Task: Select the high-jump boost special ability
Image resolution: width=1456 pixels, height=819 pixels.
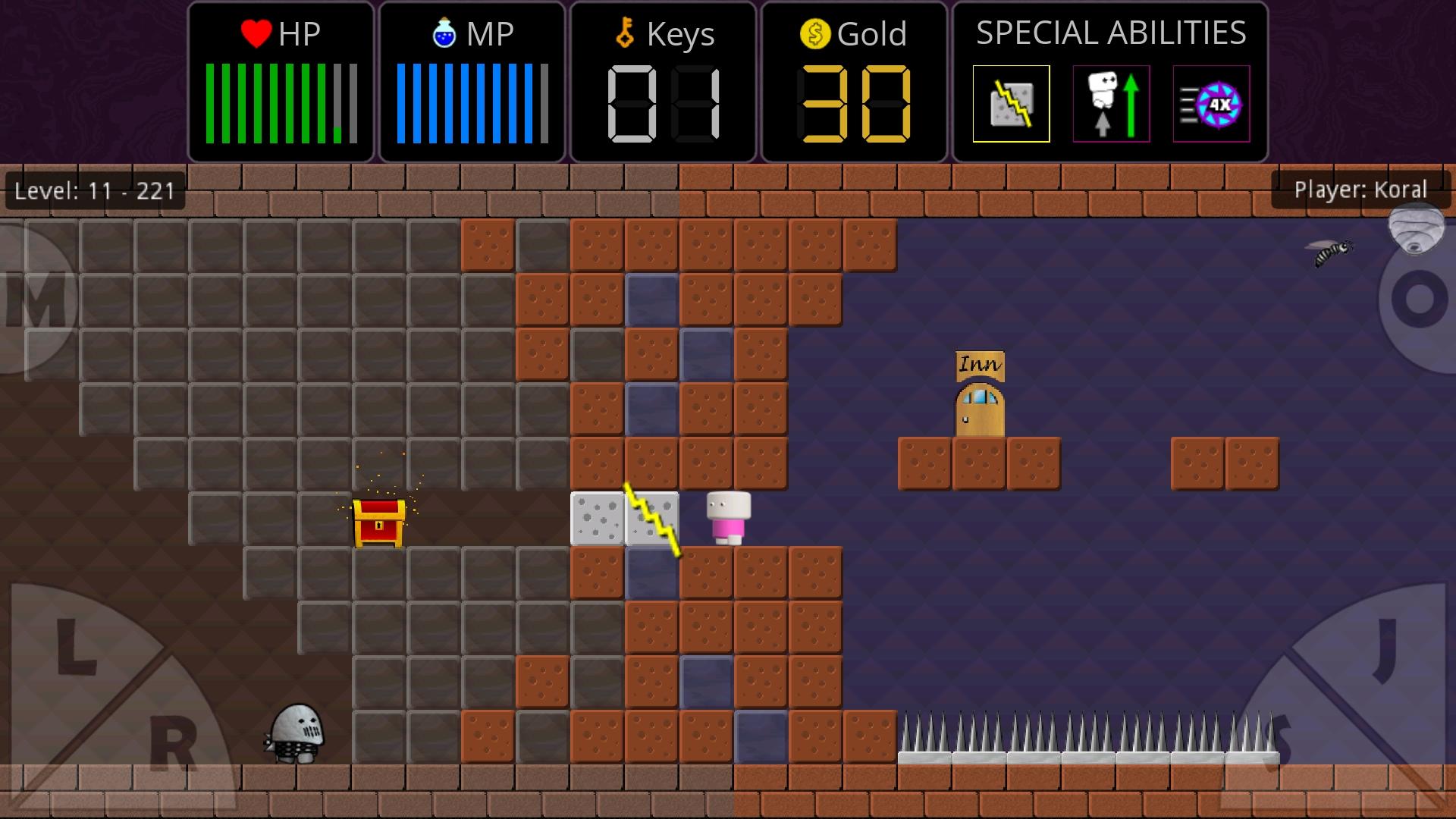Action: click(1110, 104)
